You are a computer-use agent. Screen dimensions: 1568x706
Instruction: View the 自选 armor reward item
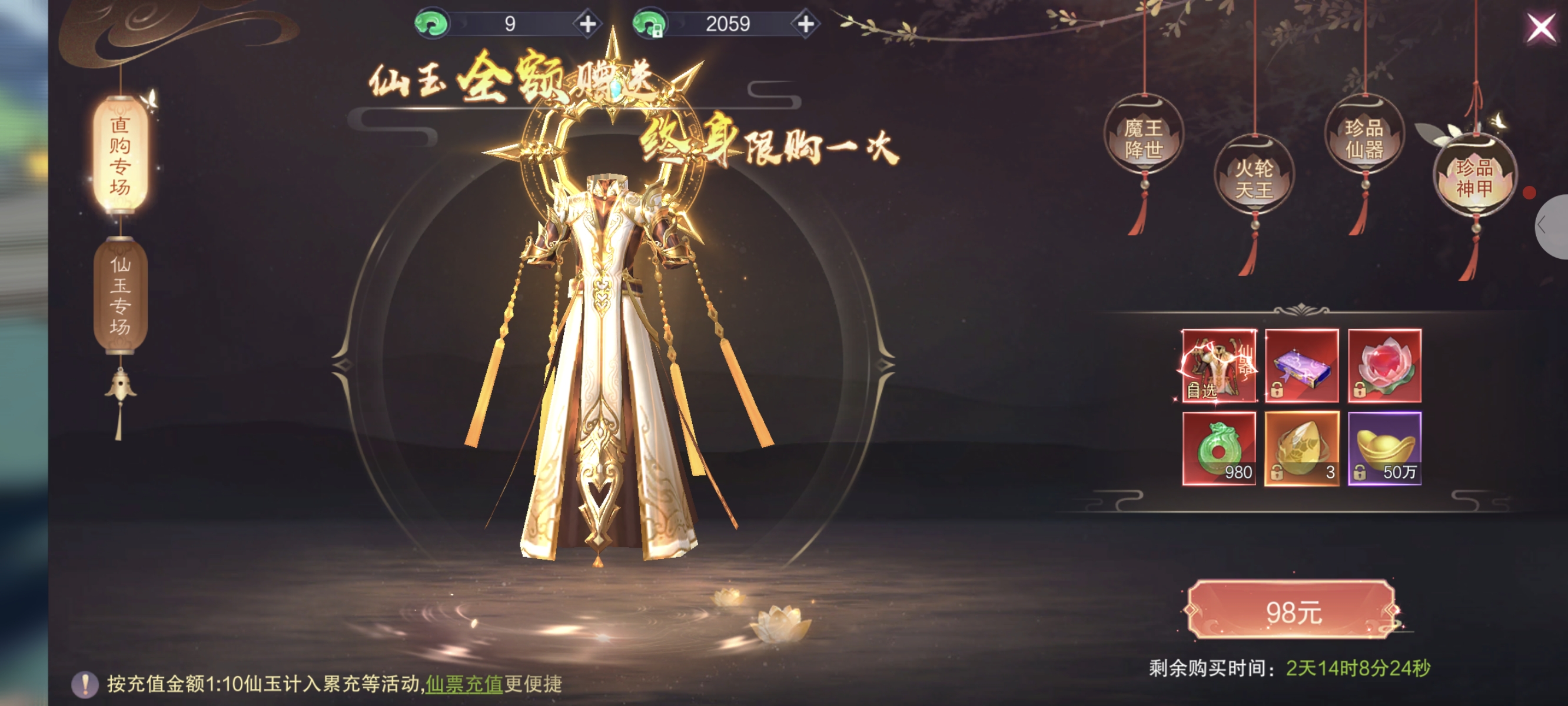pos(1218,366)
